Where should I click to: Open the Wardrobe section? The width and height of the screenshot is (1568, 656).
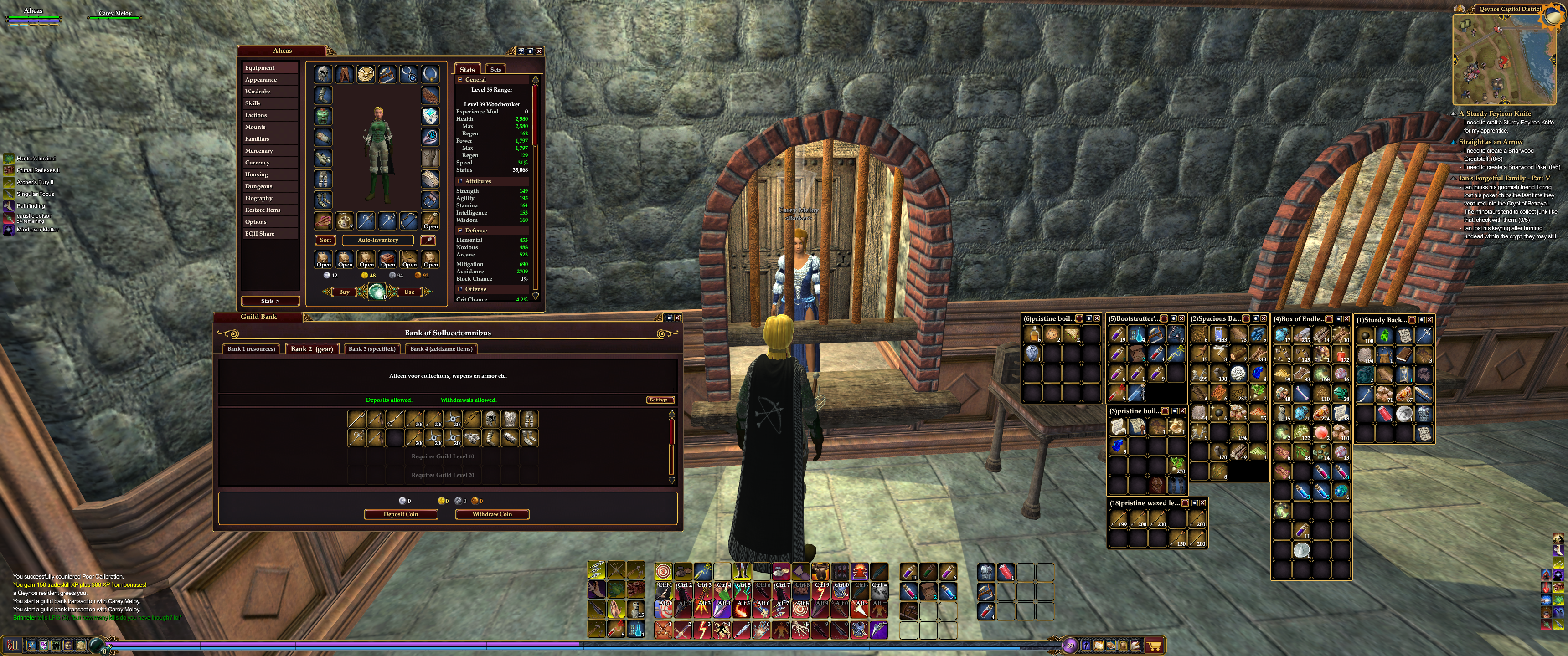click(x=258, y=91)
